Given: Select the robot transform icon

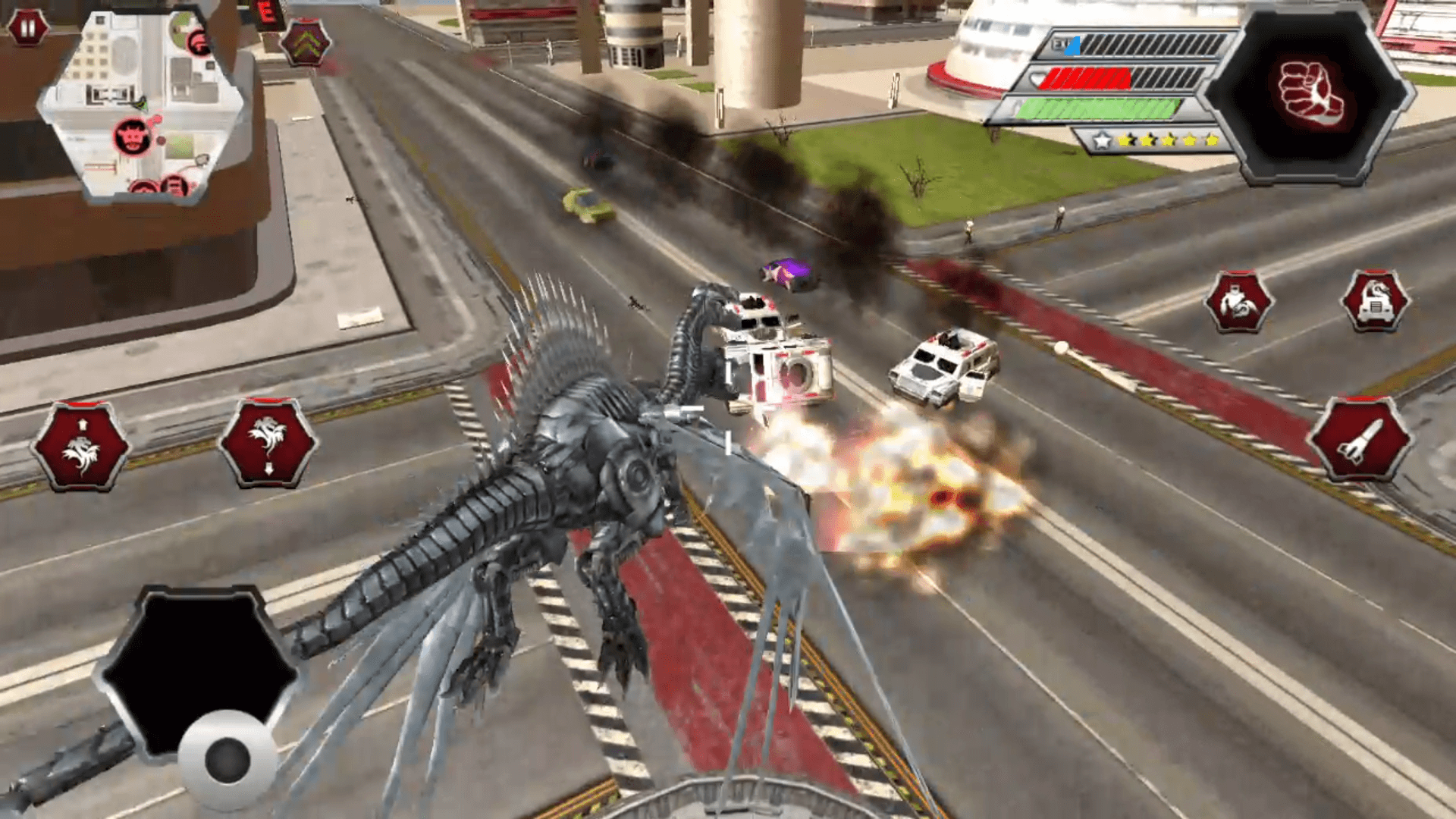Looking at the screenshot, I should click(1238, 303).
